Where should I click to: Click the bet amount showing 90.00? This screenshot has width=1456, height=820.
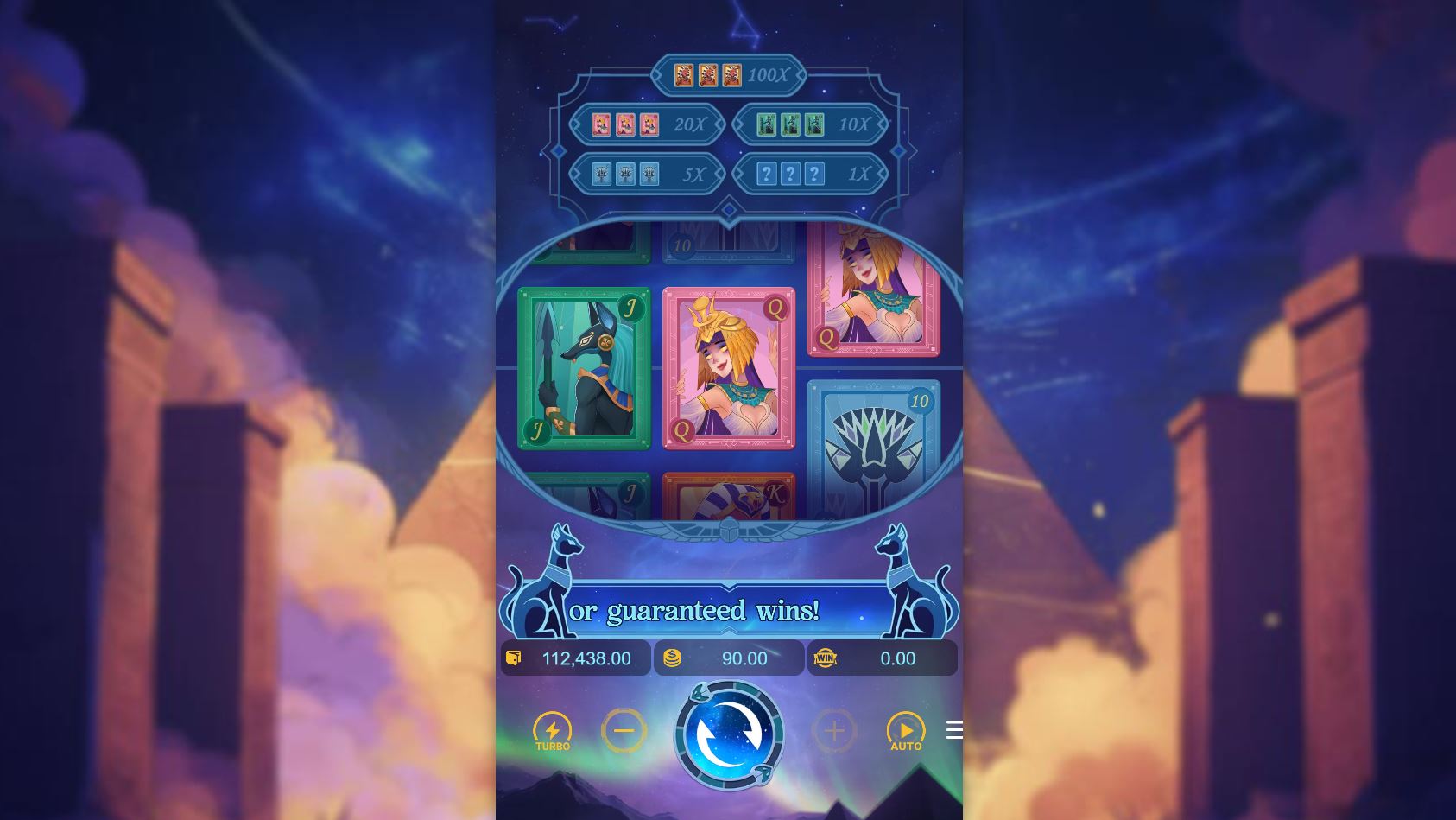744,658
